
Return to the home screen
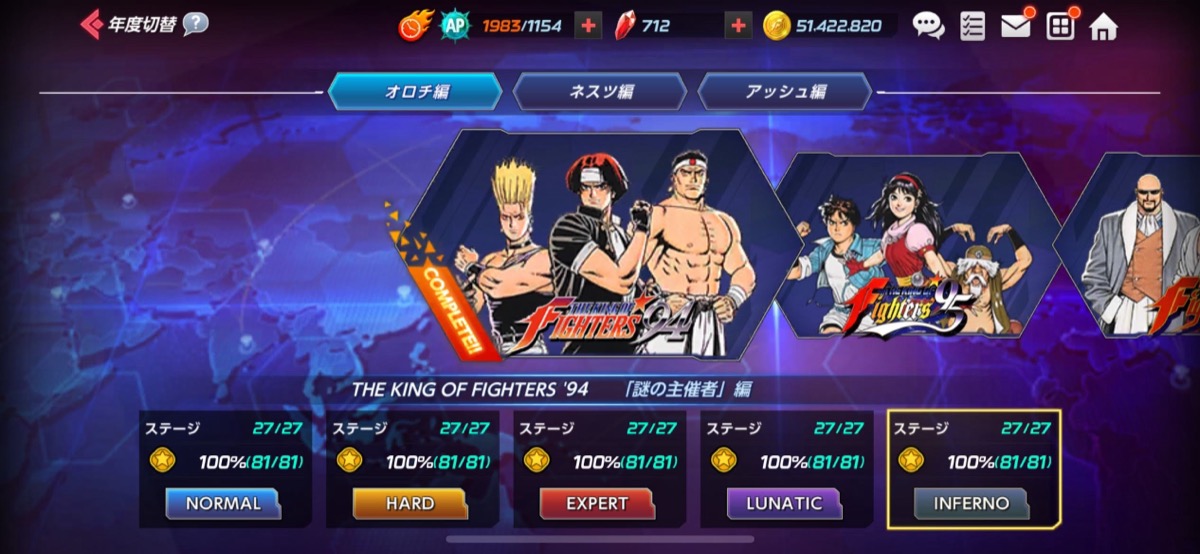click(1103, 26)
